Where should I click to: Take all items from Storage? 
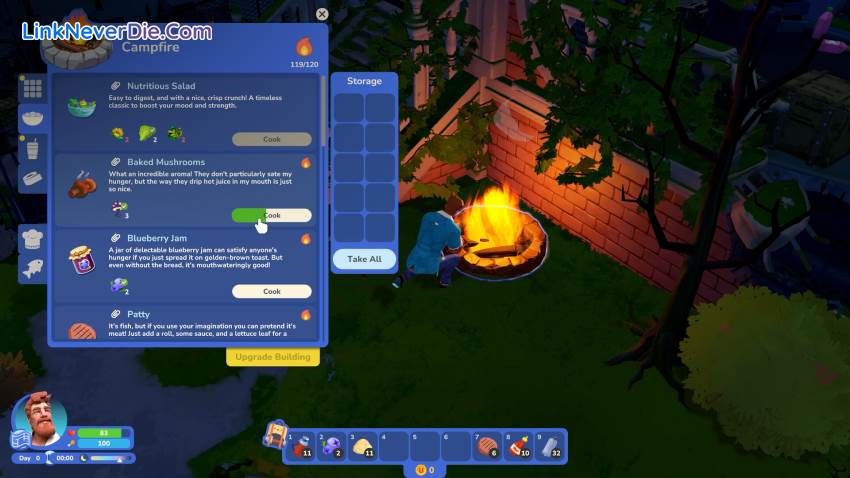pos(364,259)
